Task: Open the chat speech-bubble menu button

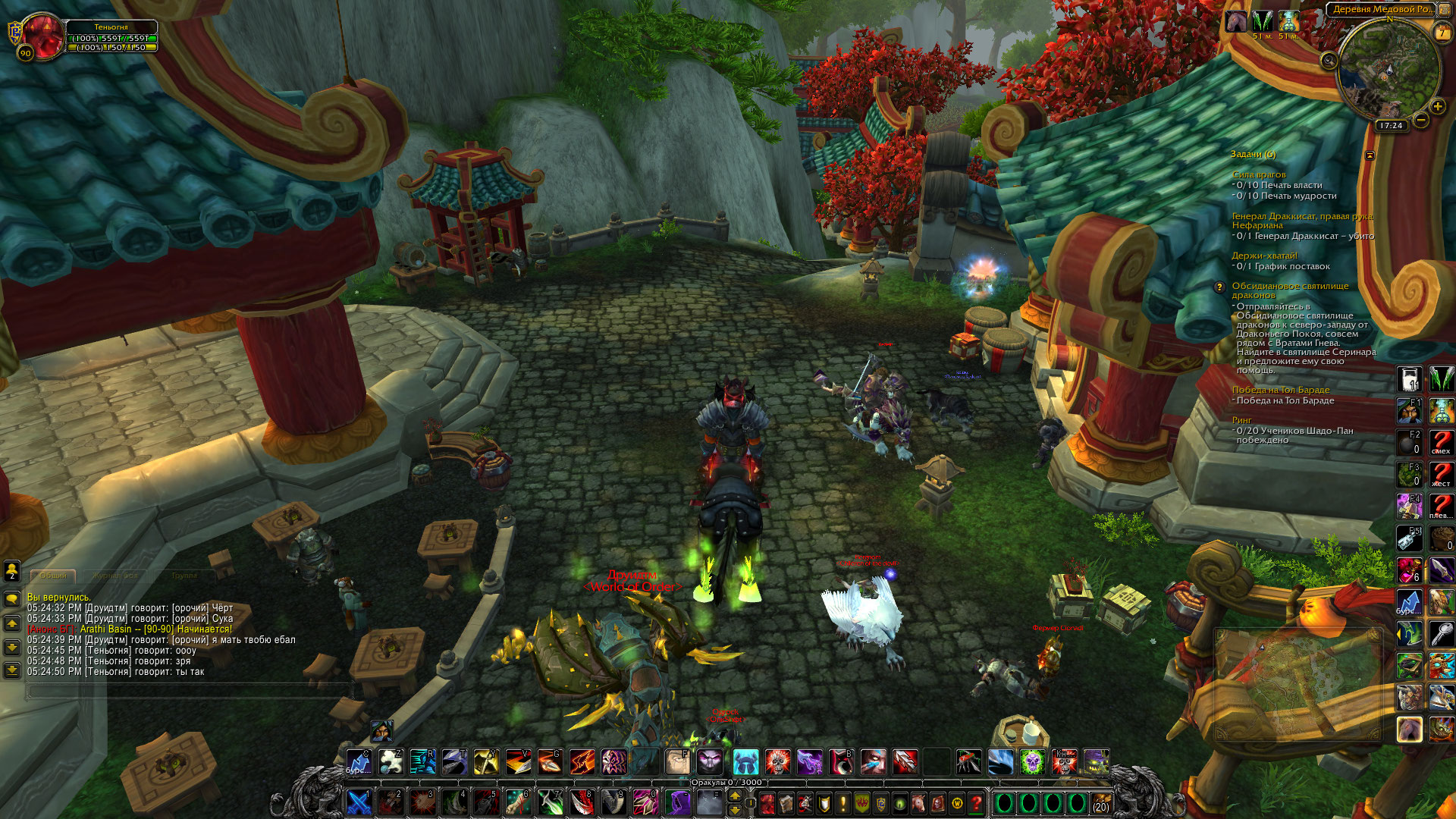Action: (12, 599)
